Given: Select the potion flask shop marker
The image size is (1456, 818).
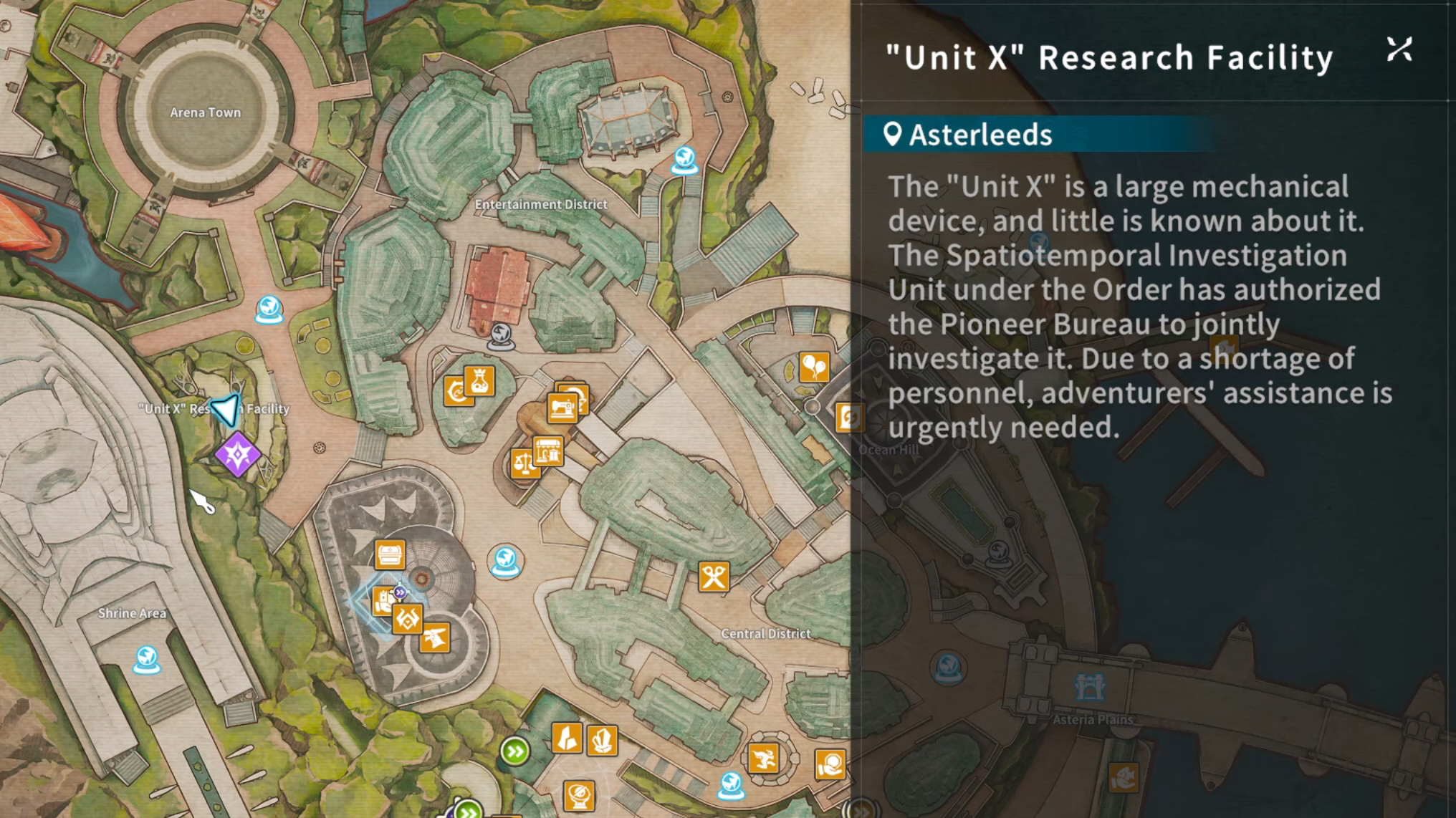Looking at the screenshot, I should pyautogui.click(x=479, y=380).
